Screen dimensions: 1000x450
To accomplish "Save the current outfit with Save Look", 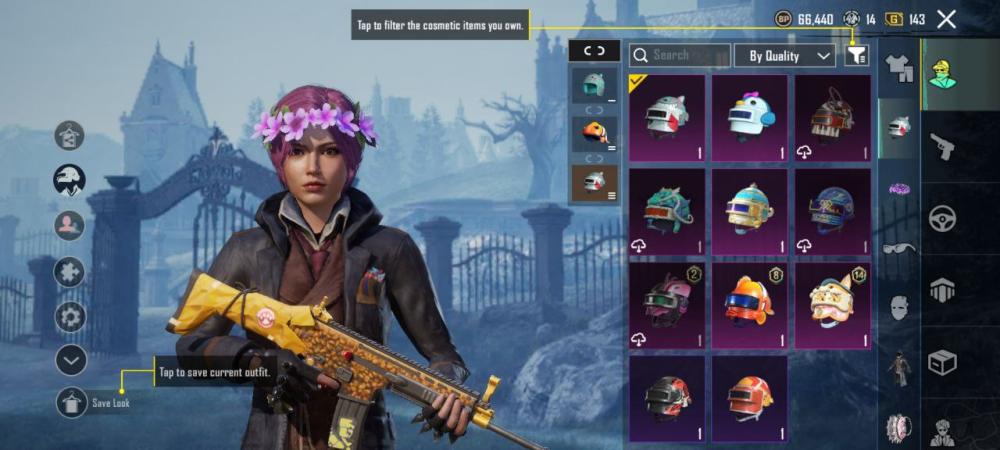I will point(71,402).
